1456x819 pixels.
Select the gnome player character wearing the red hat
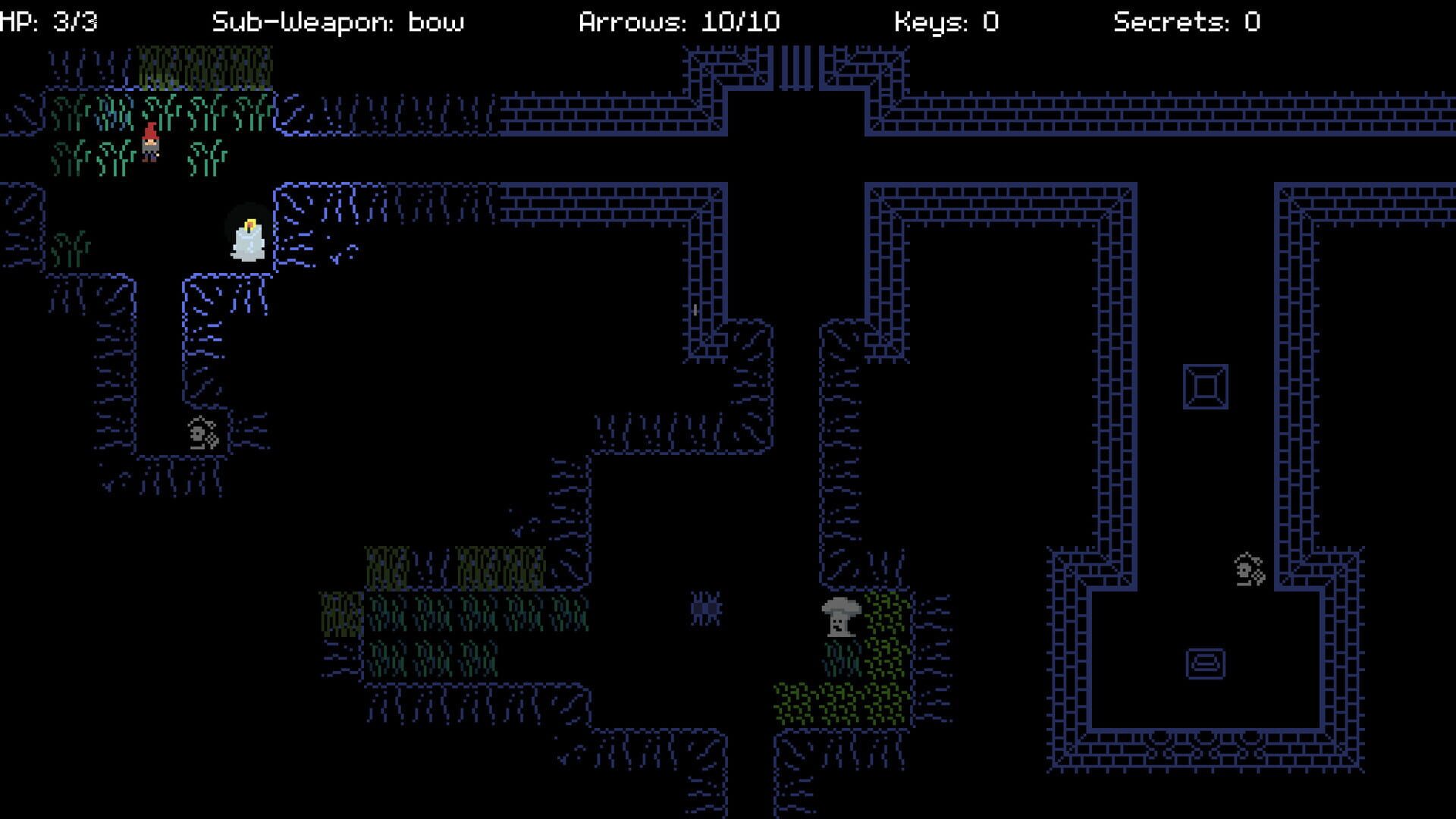[149, 143]
